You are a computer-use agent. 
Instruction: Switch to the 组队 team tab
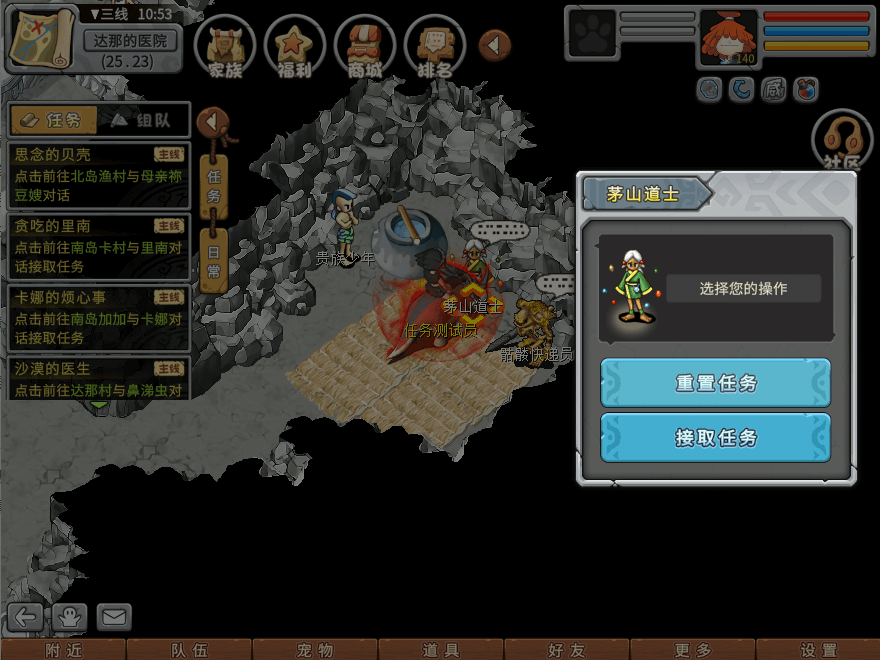pyautogui.click(x=142, y=120)
